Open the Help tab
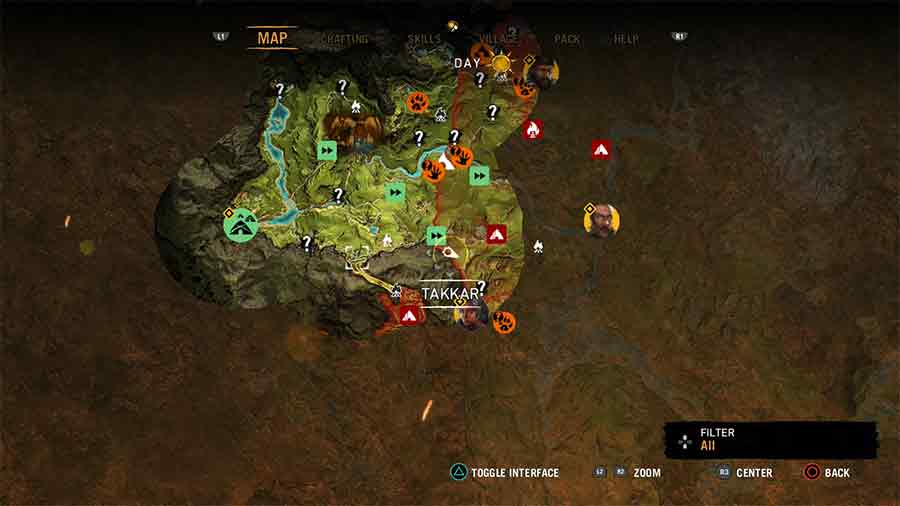This screenshot has height=506, width=900. pyautogui.click(x=626, y=39)
